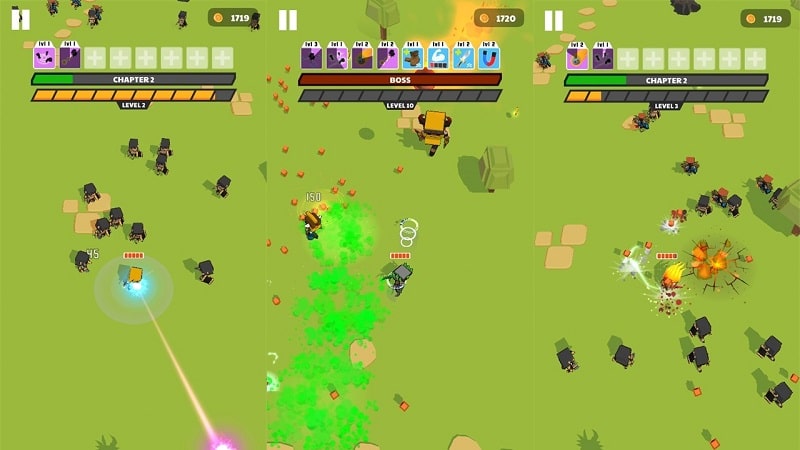Select the red-blue magnet skill icon
The image size is (800, 450).
tap(489, 57)
